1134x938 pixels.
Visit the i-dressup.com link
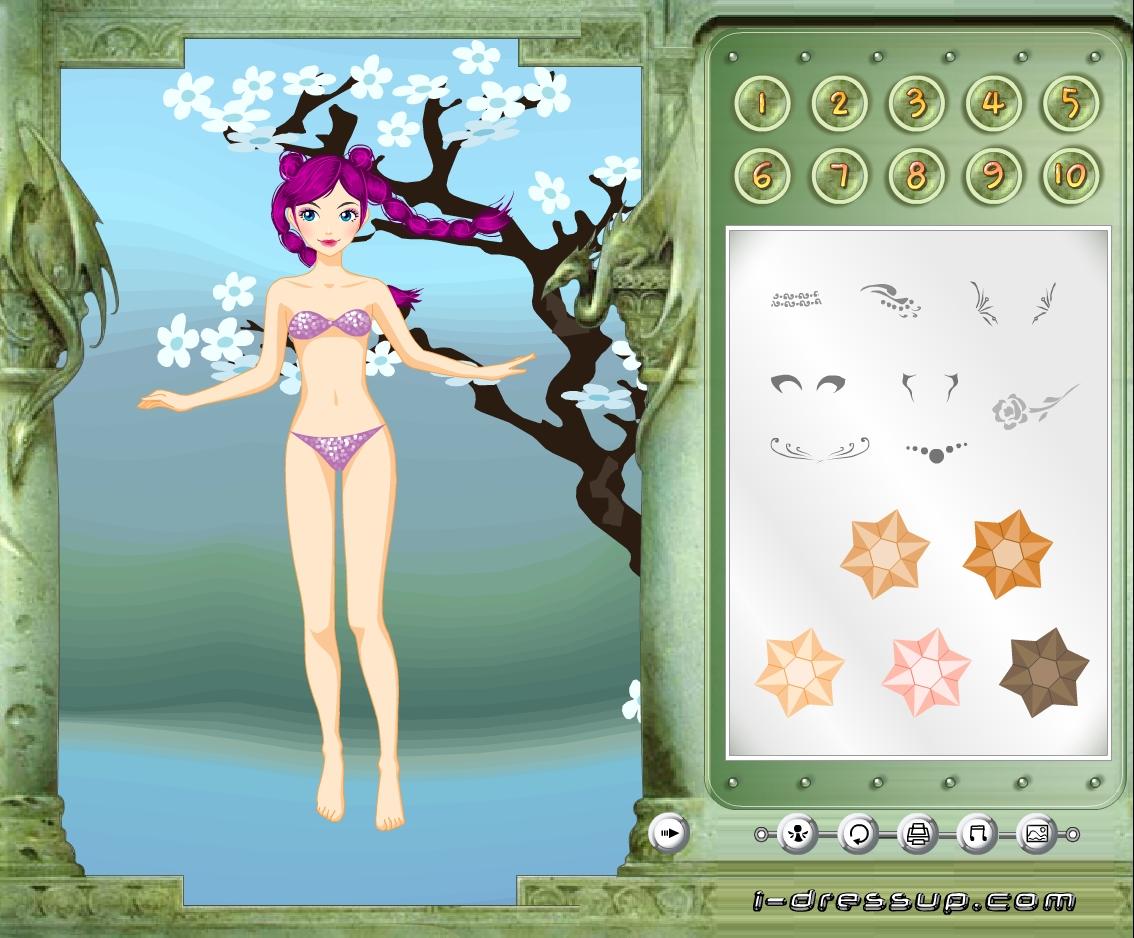(x=913, y=901)
